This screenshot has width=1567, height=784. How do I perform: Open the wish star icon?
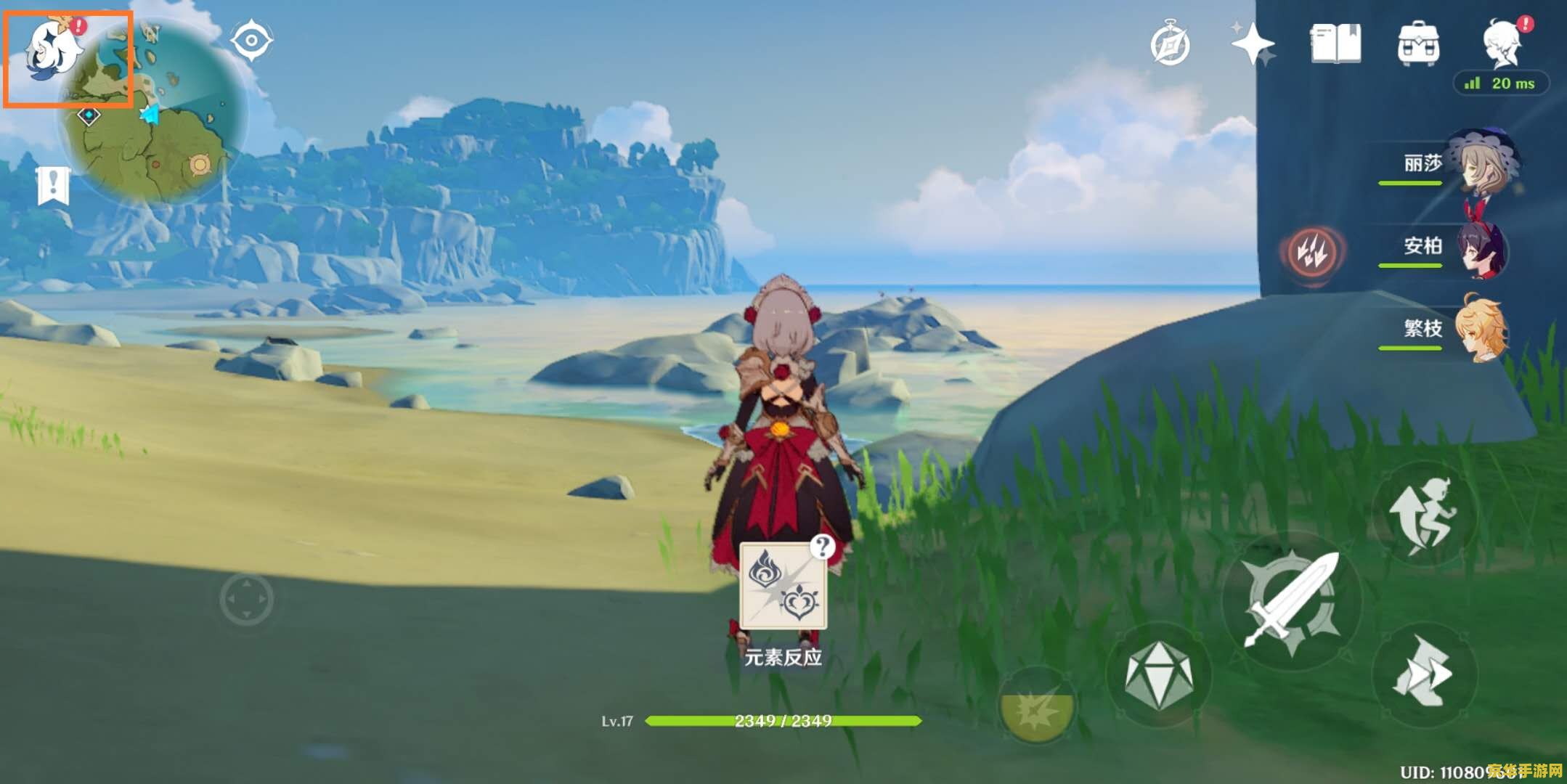[1253, 45]
